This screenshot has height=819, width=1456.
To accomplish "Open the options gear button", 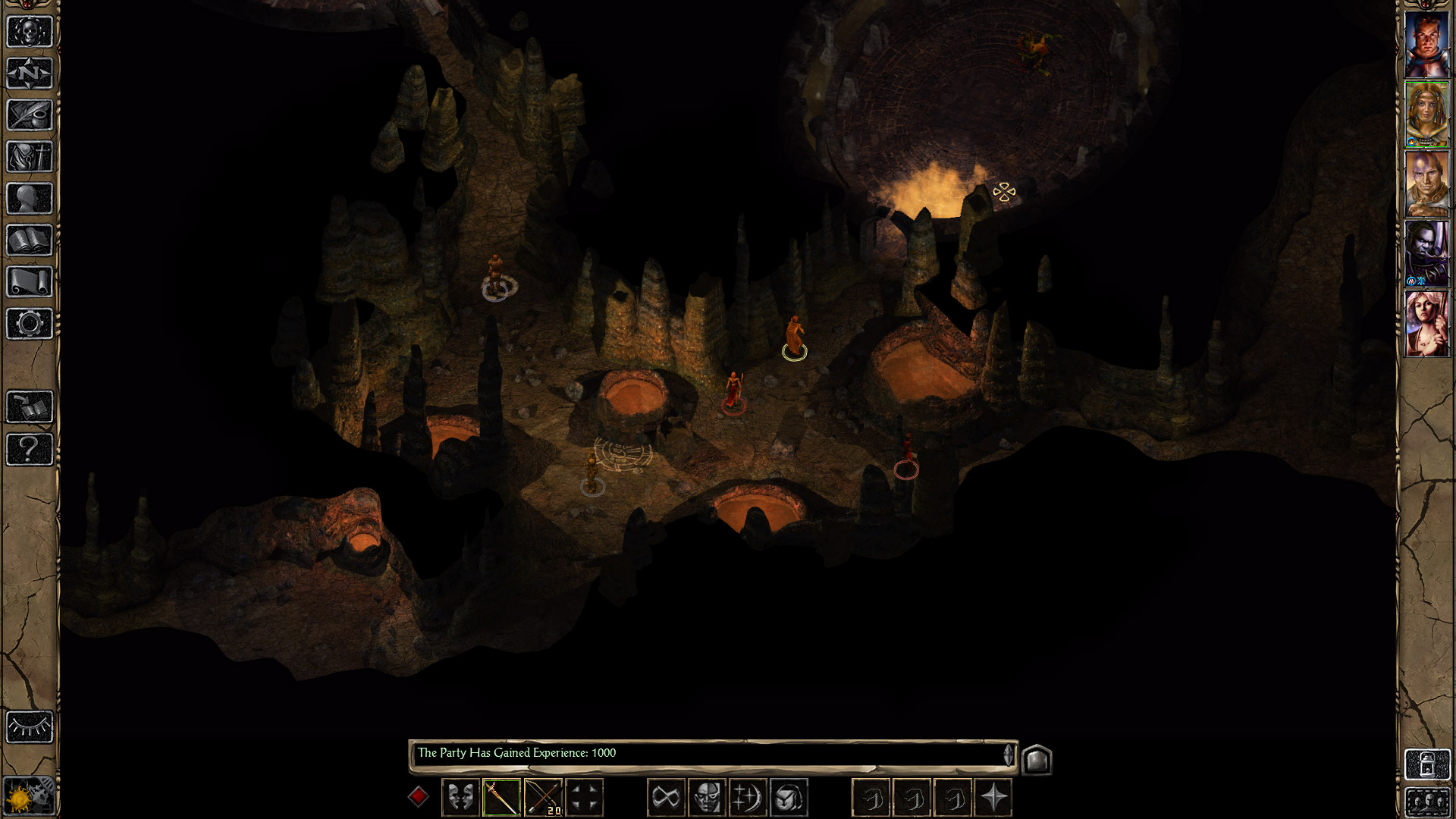I will [x=30, y=324].
